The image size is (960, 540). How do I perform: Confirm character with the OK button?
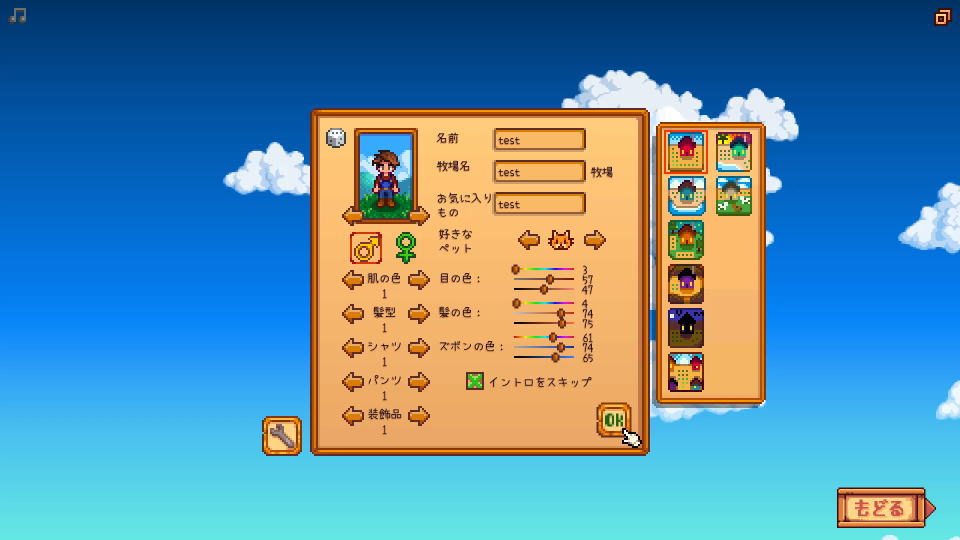(x=613, y=420)
